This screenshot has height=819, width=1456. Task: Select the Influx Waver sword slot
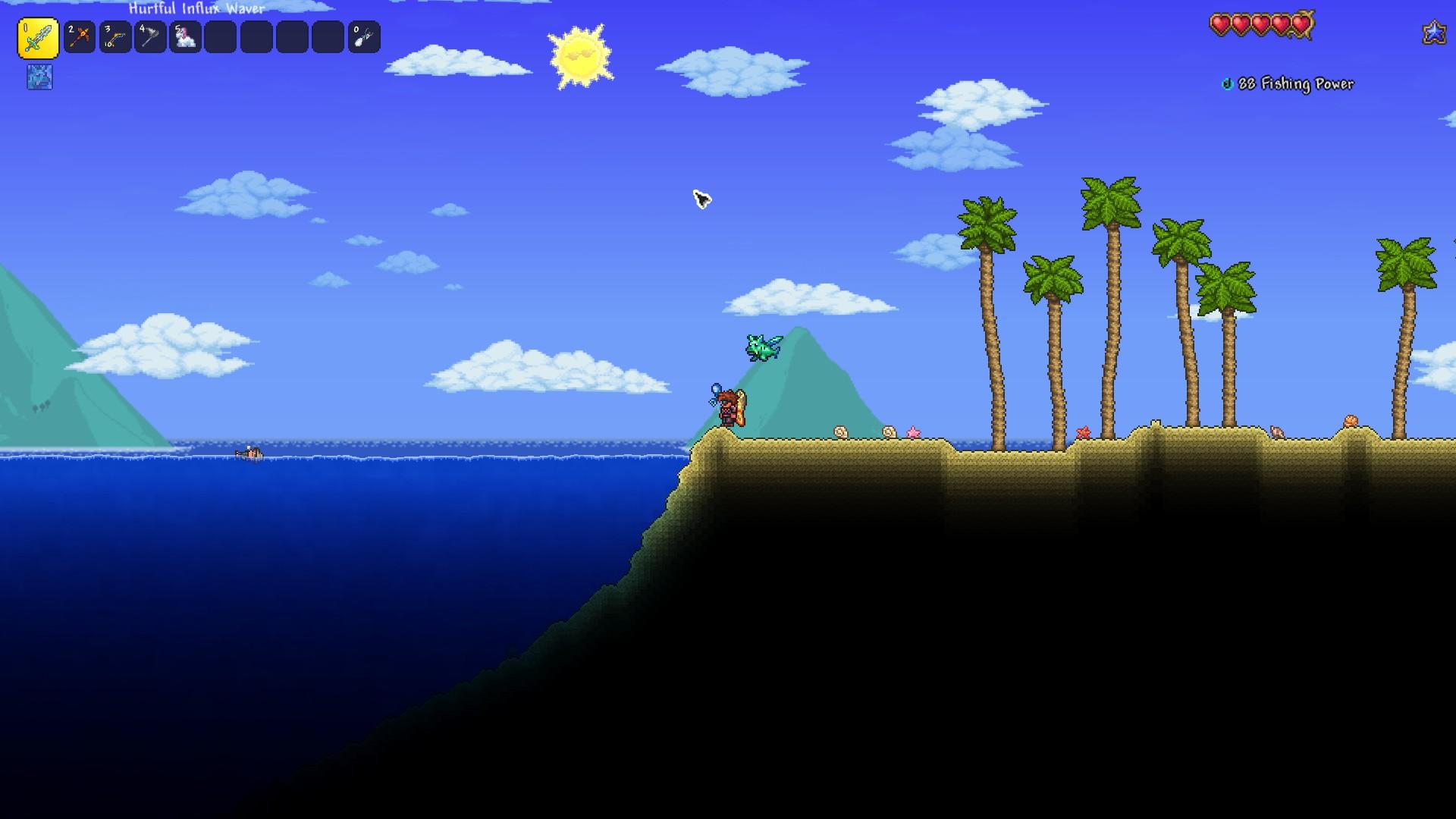[38, 38]
